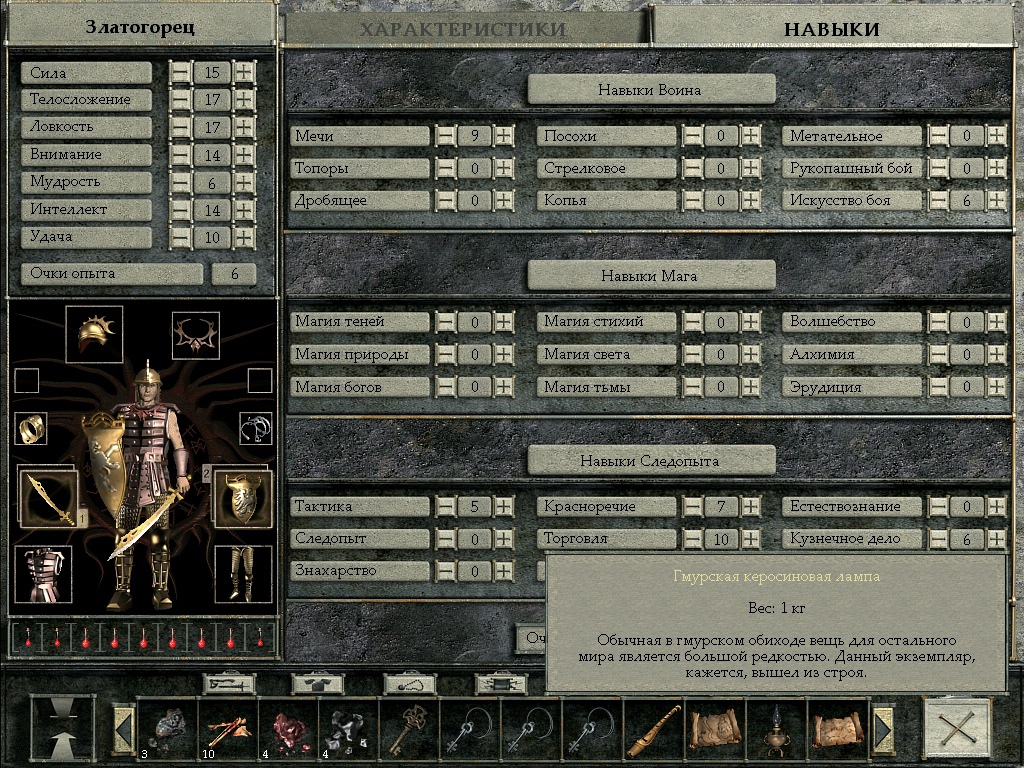Add a point to Магия стихий

pos(751,322)
